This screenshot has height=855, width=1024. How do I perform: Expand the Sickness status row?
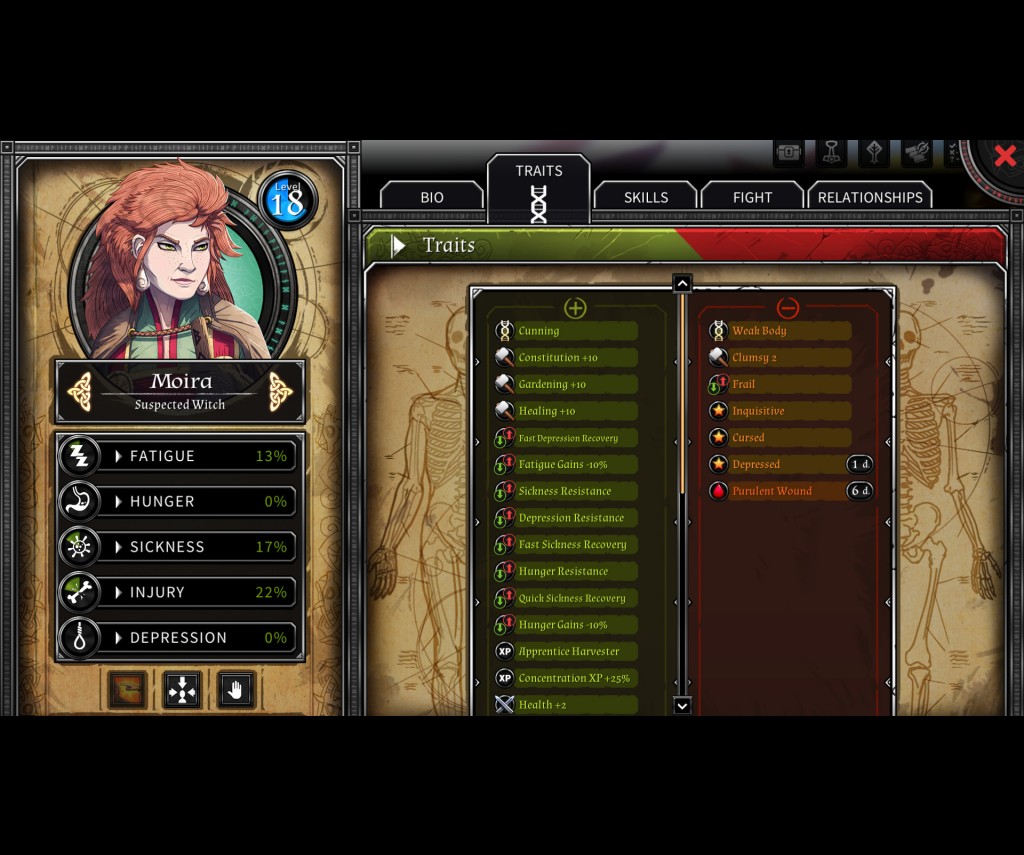[x=180, y=547]
